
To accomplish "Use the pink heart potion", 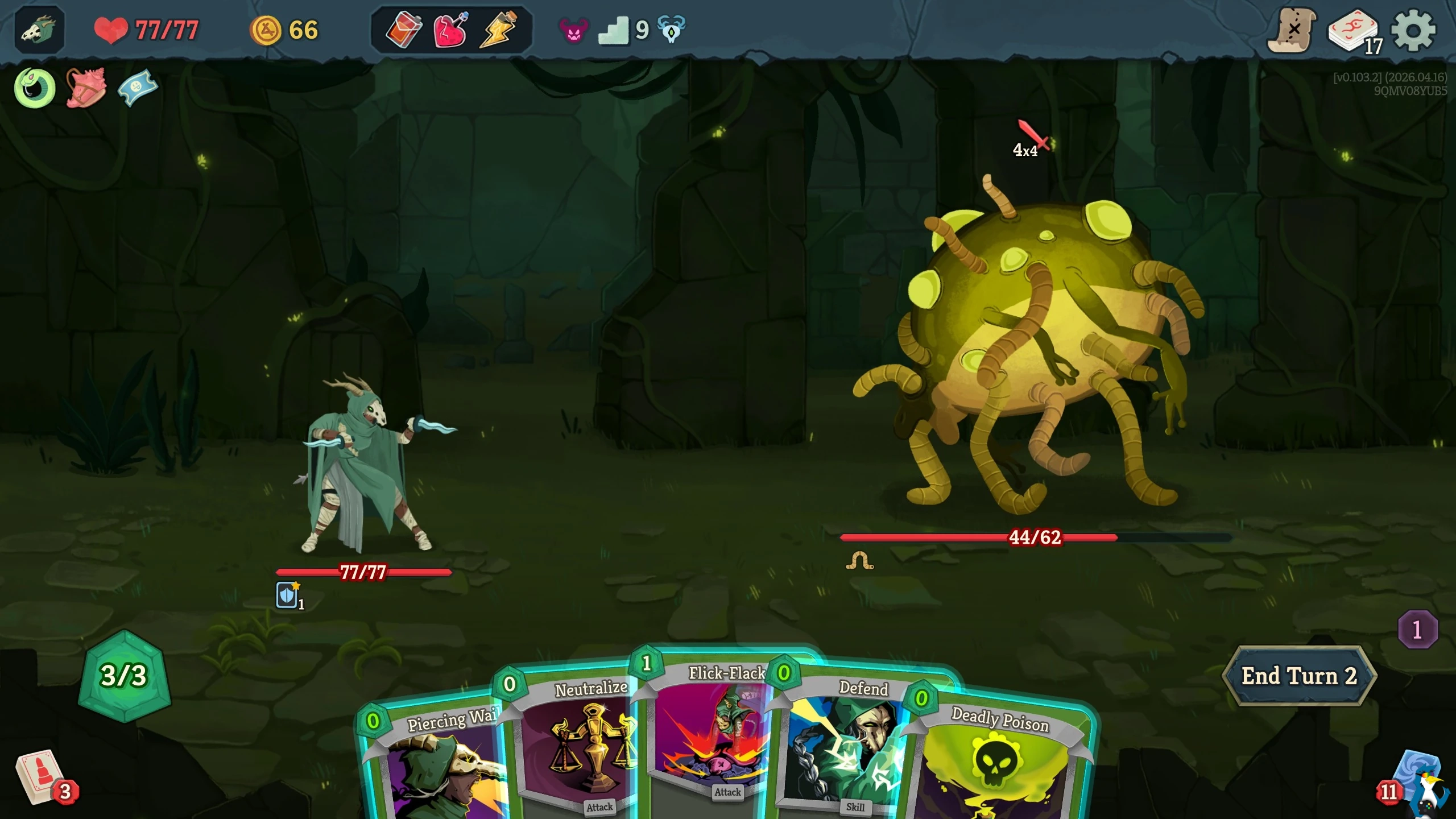I will pyautogui.click(x=450, y=30).
